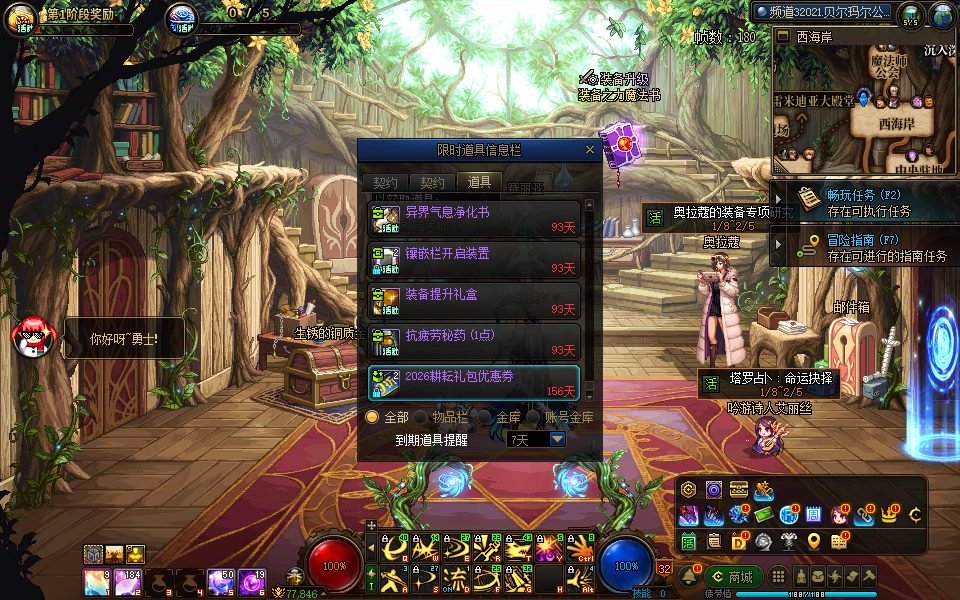The width and height of the screenshot is (960, 600).
Task: Select the 全部 filter radio button
Action: (x=373, y=417)
